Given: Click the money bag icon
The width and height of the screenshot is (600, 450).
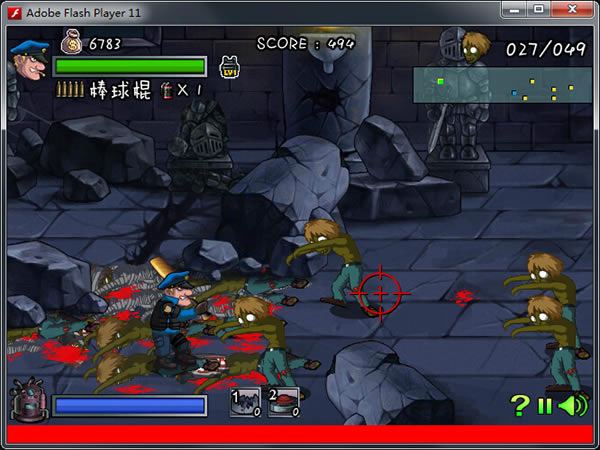Looking at the screenshot, I should 72,41.
